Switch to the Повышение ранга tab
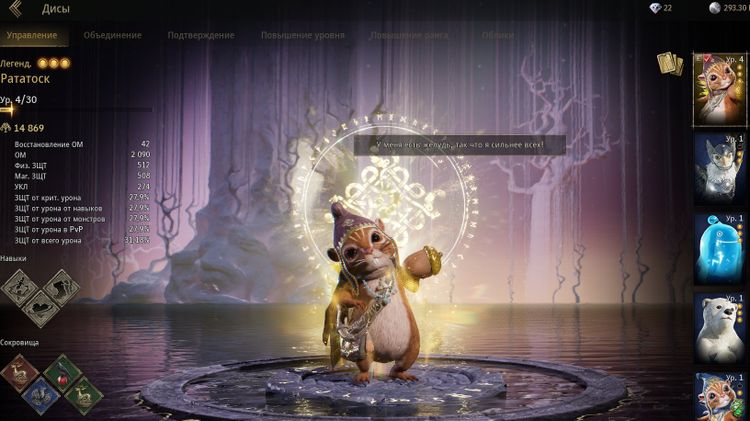This screenshot has width=750, height=421. (409, 35)
